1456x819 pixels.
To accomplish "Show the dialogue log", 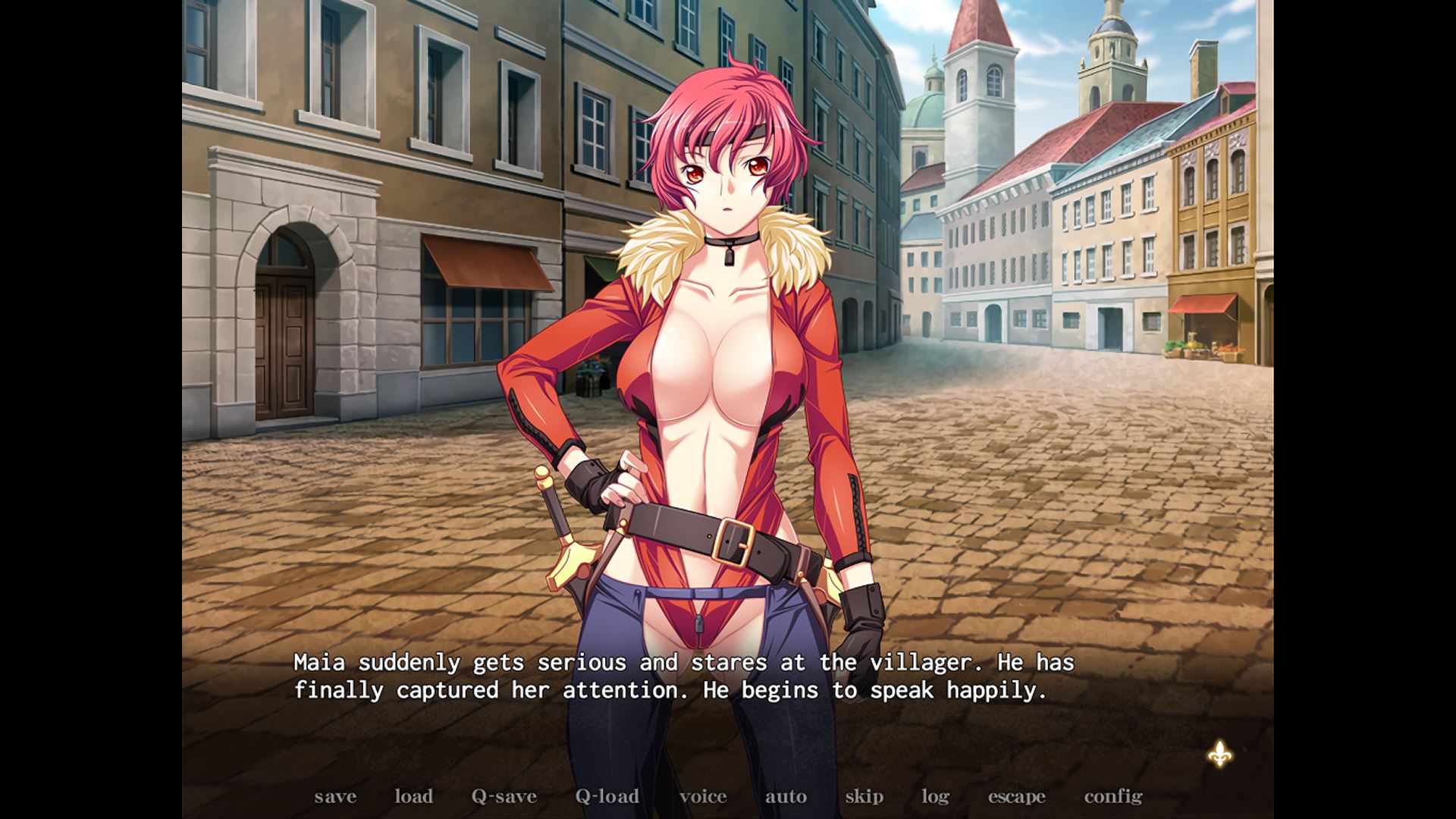I will 935,796.
